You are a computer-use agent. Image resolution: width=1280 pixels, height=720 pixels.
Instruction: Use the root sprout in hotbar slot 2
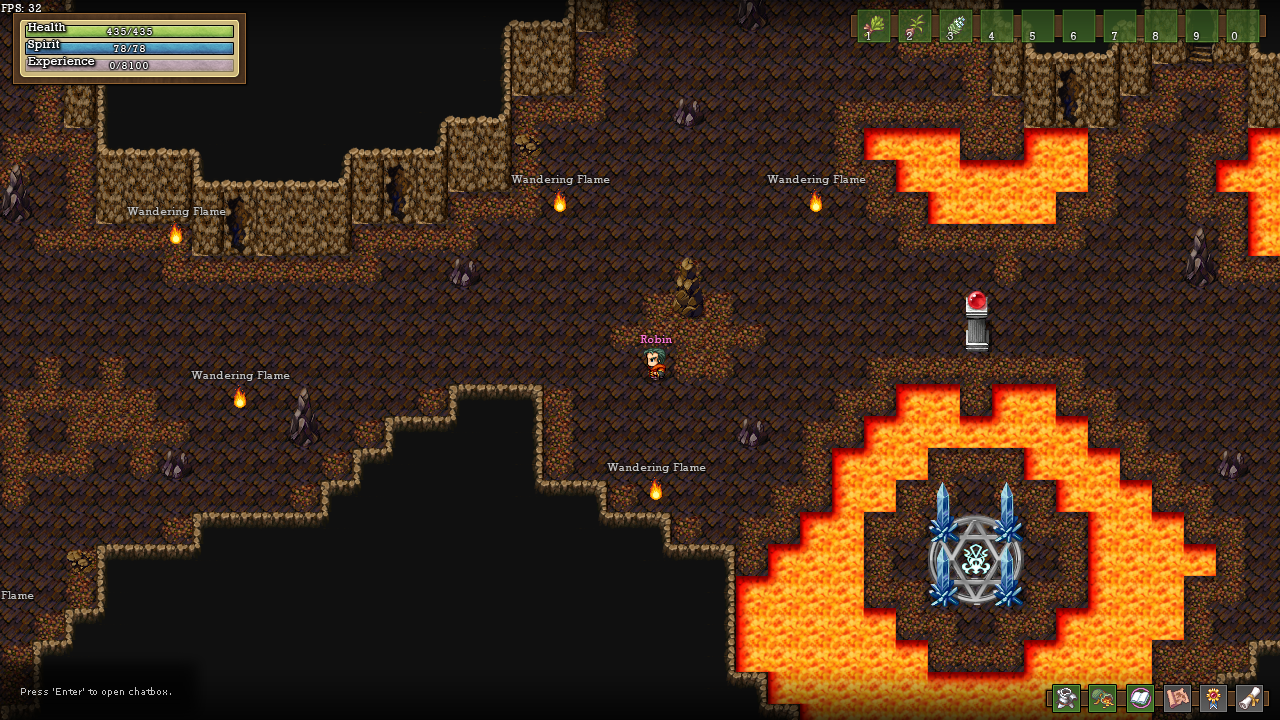[x=914, y=26]
